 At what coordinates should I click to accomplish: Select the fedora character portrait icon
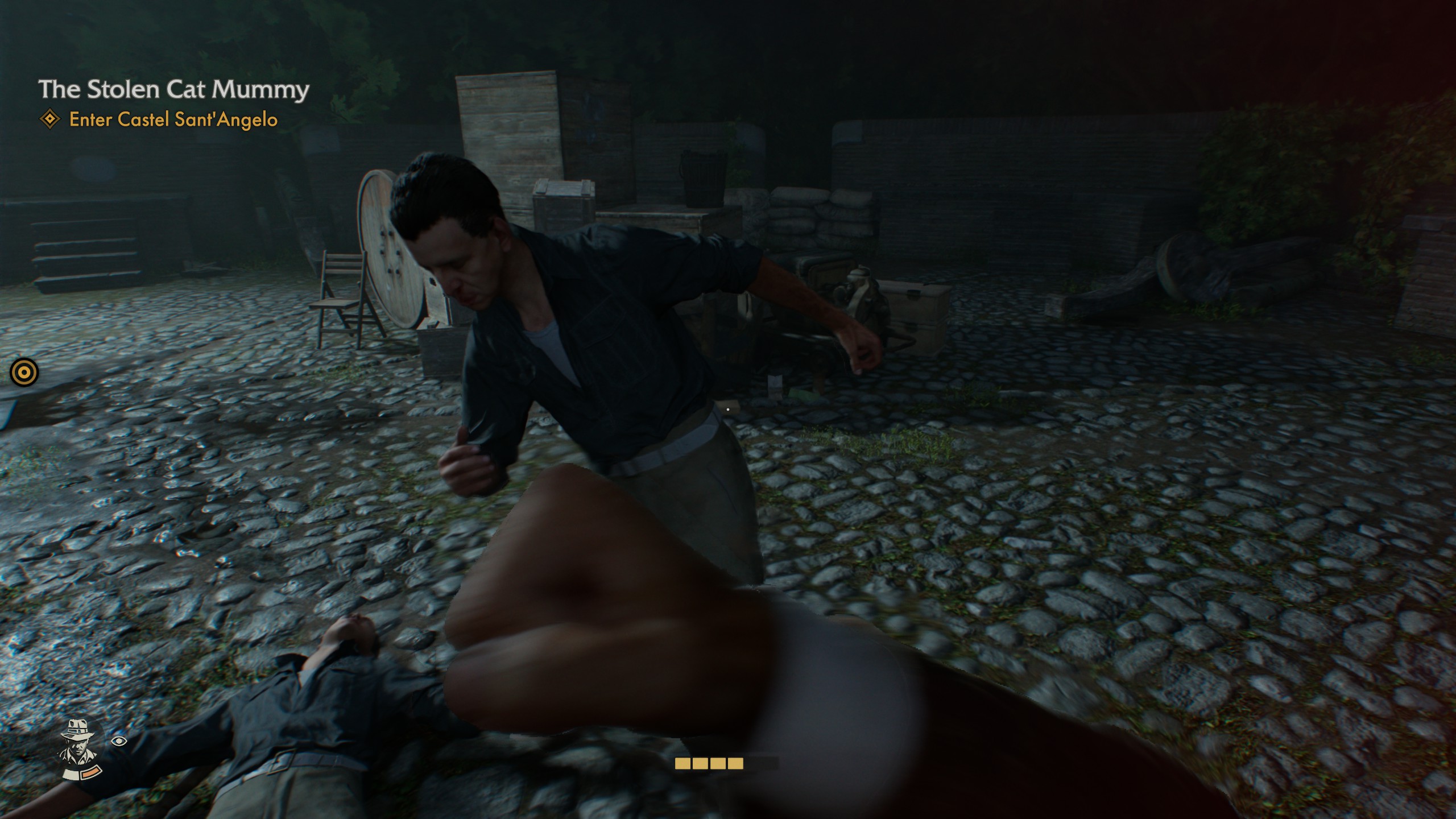point(79,748)
